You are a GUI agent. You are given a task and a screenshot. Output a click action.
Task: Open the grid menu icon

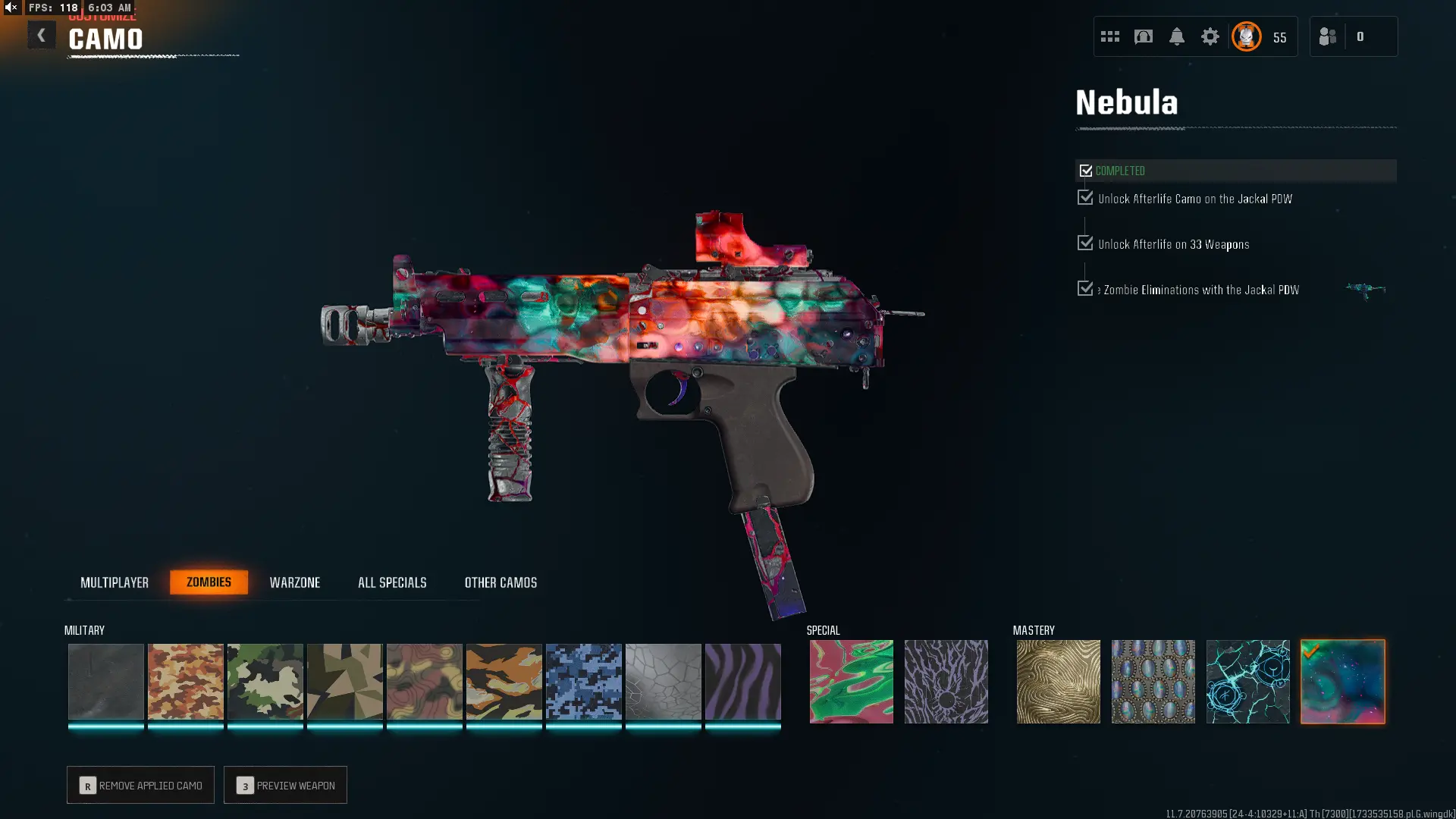[x=1109, y=36]
